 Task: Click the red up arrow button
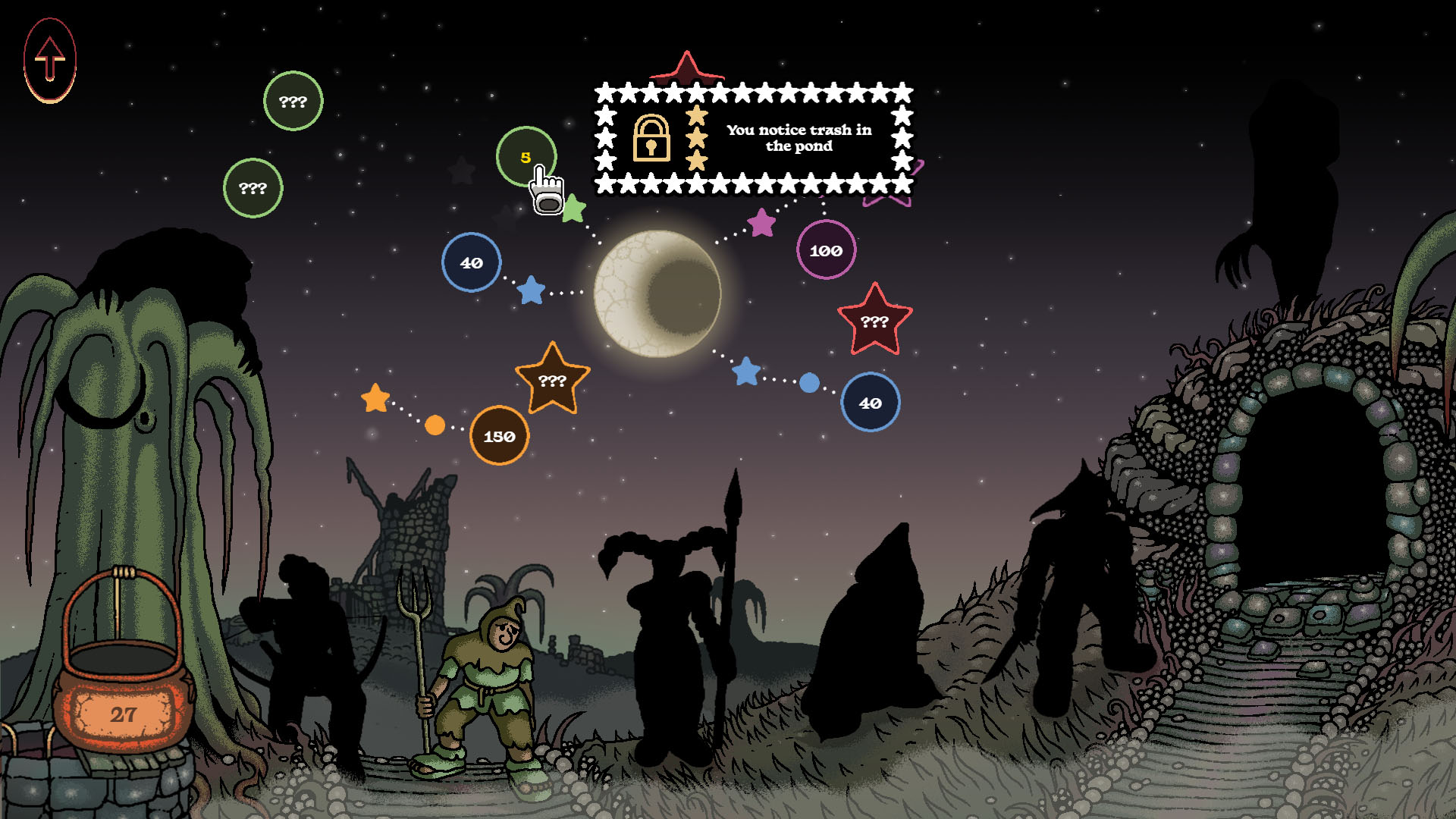[x=50, y=60]
